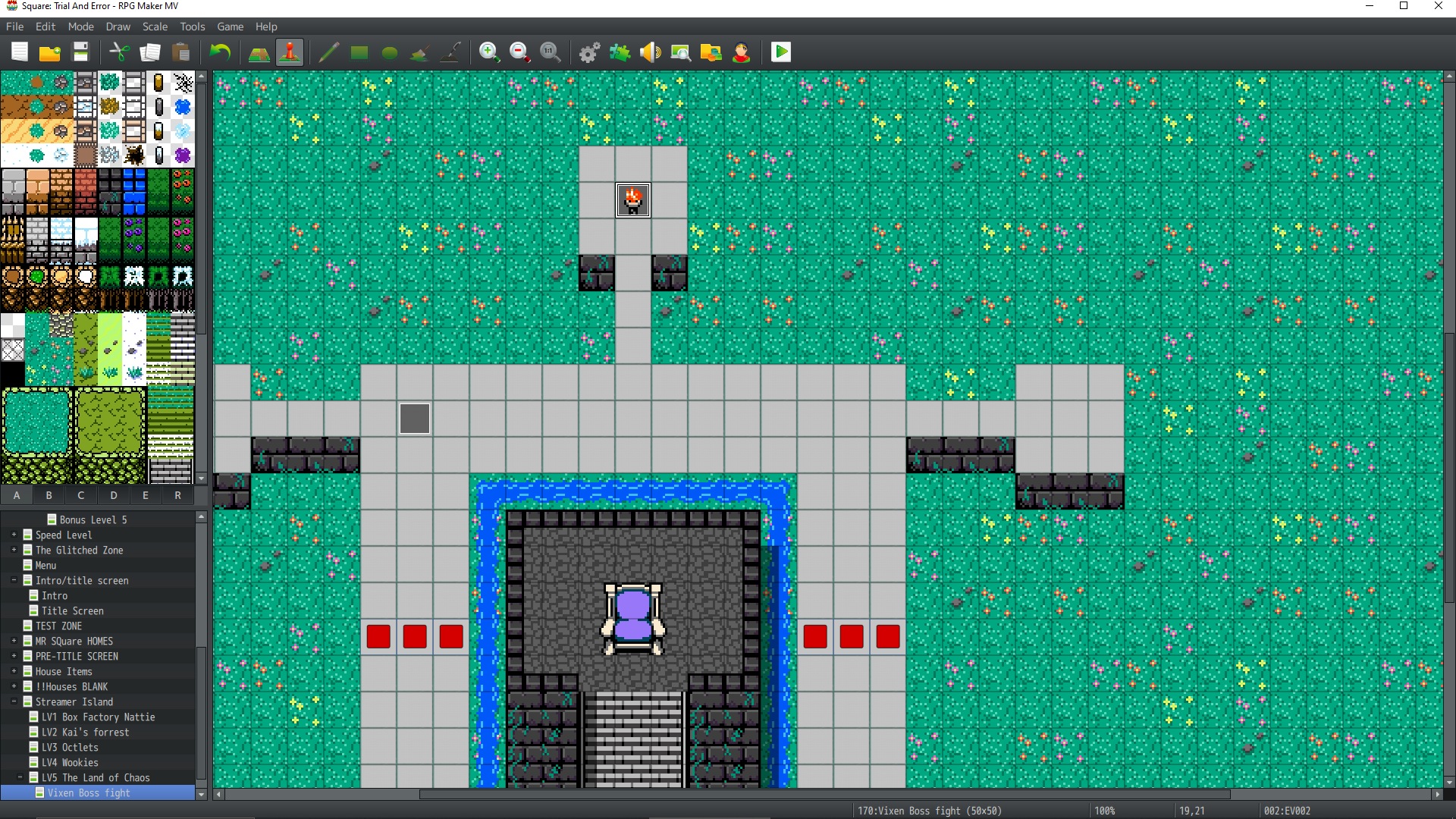The image size is (1456, 819).
Task: Open the Database gear icon
Action: click(589, 52)
